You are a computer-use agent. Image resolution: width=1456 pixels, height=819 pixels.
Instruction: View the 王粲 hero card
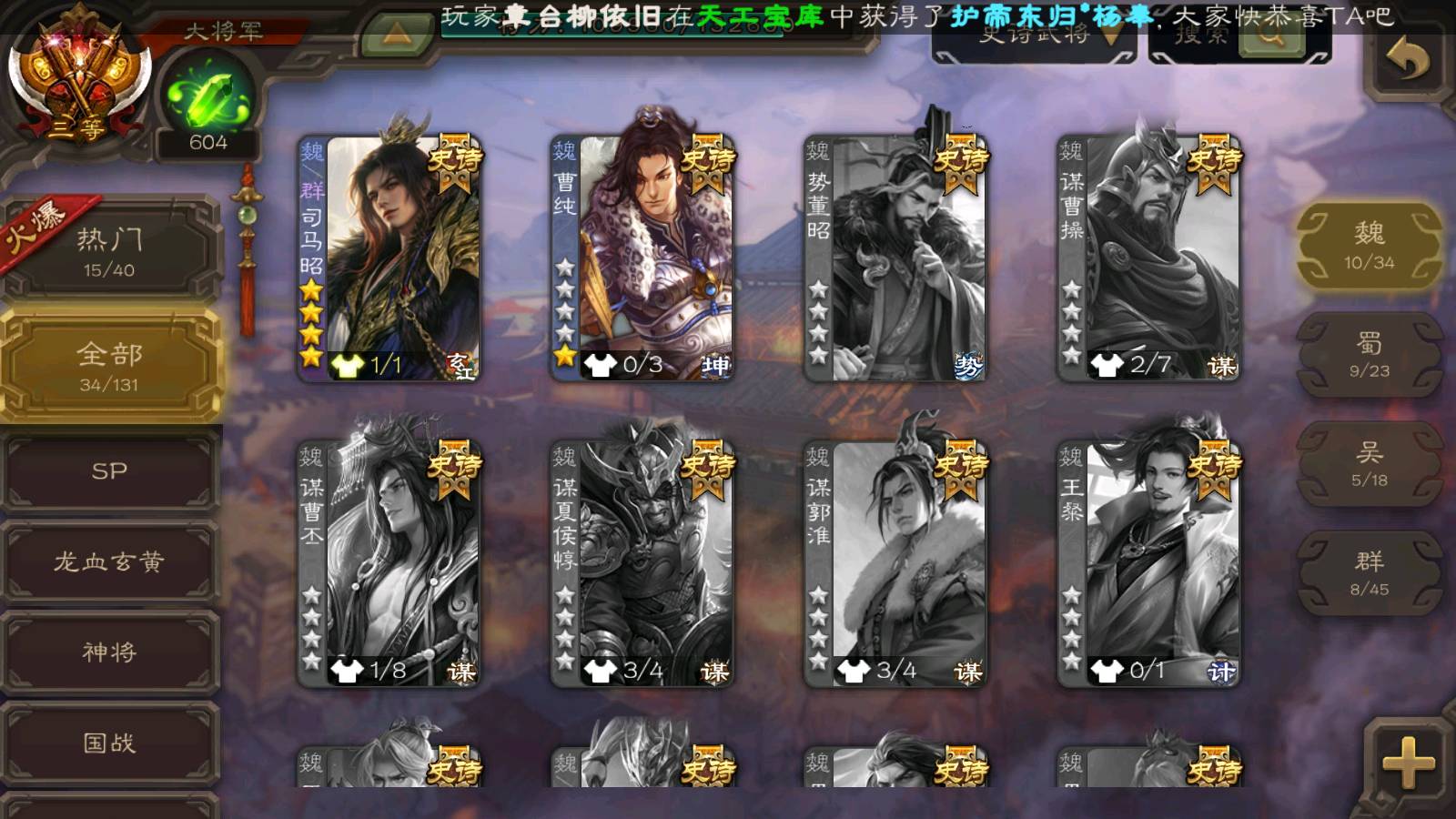tap(1148, 564)
